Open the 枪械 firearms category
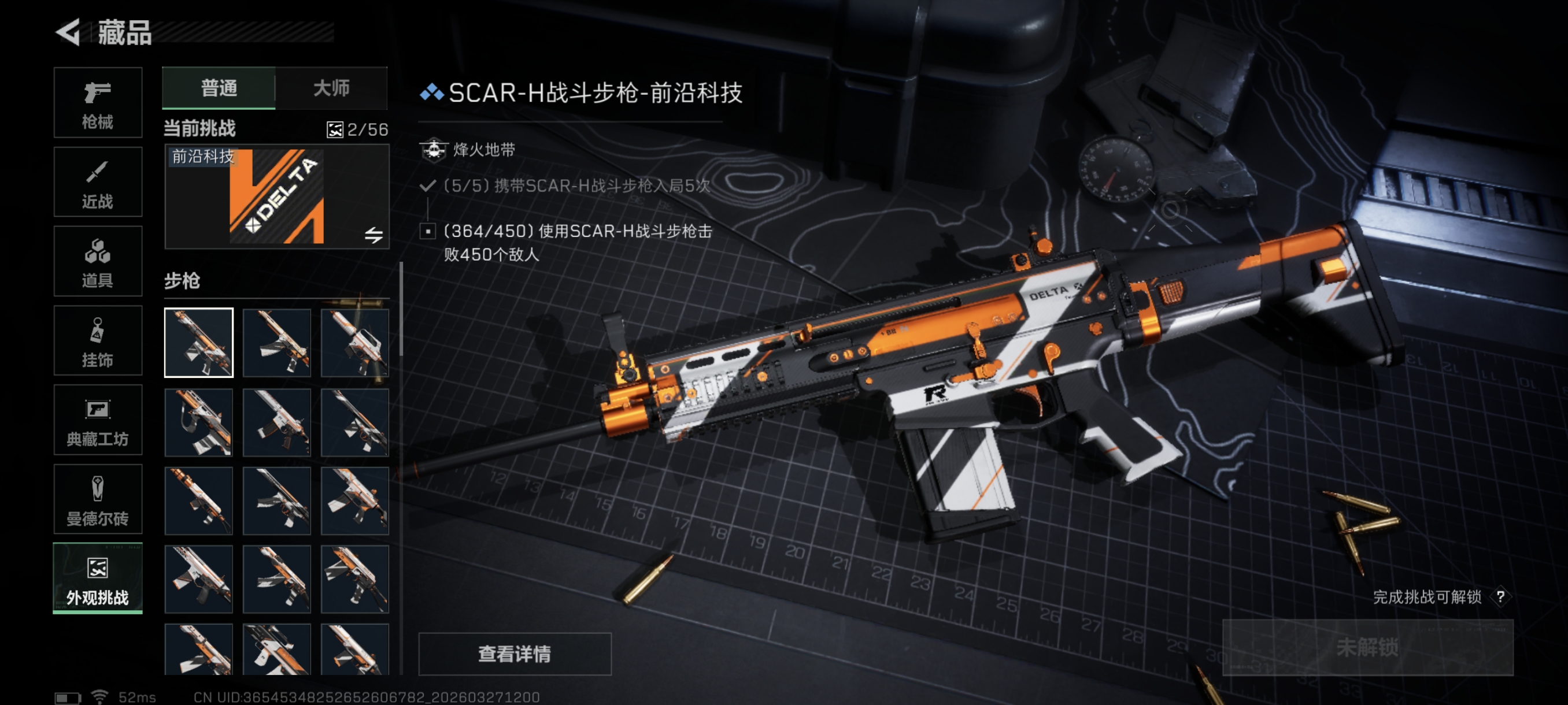Viewport: 1568px width, 705px height. (97, 103)
